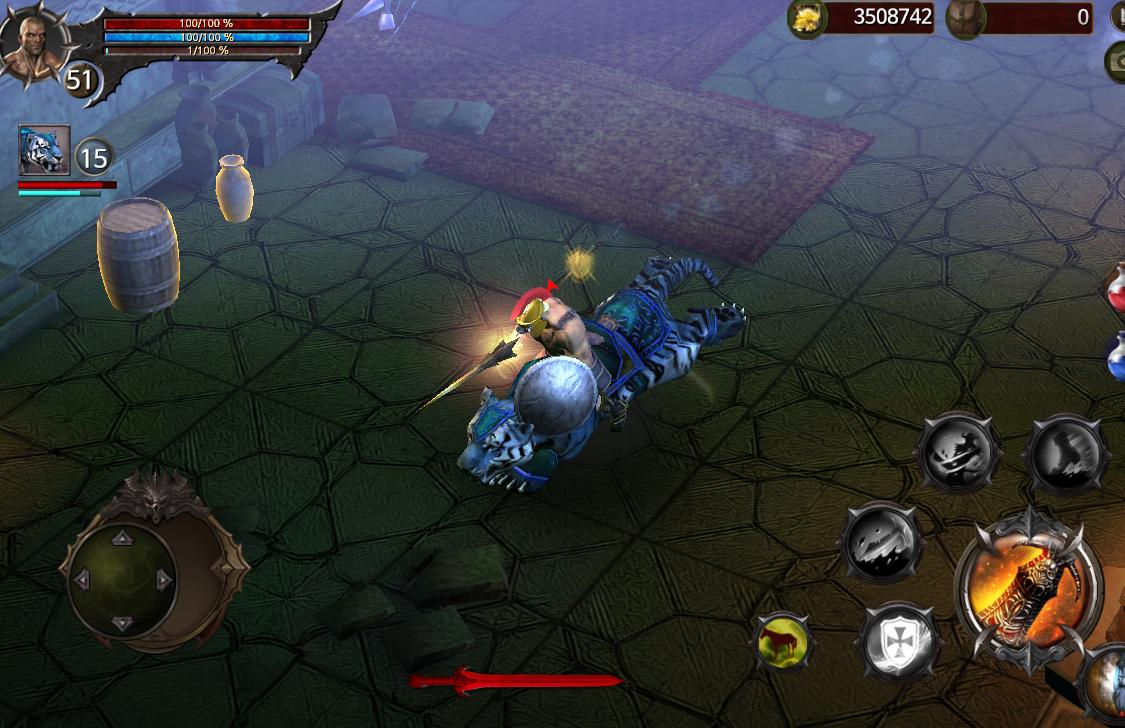Screen dimensions: 1125x728
Task: Tap the gold currency icon
Action: pyautogui.click(x=807, y=18)
